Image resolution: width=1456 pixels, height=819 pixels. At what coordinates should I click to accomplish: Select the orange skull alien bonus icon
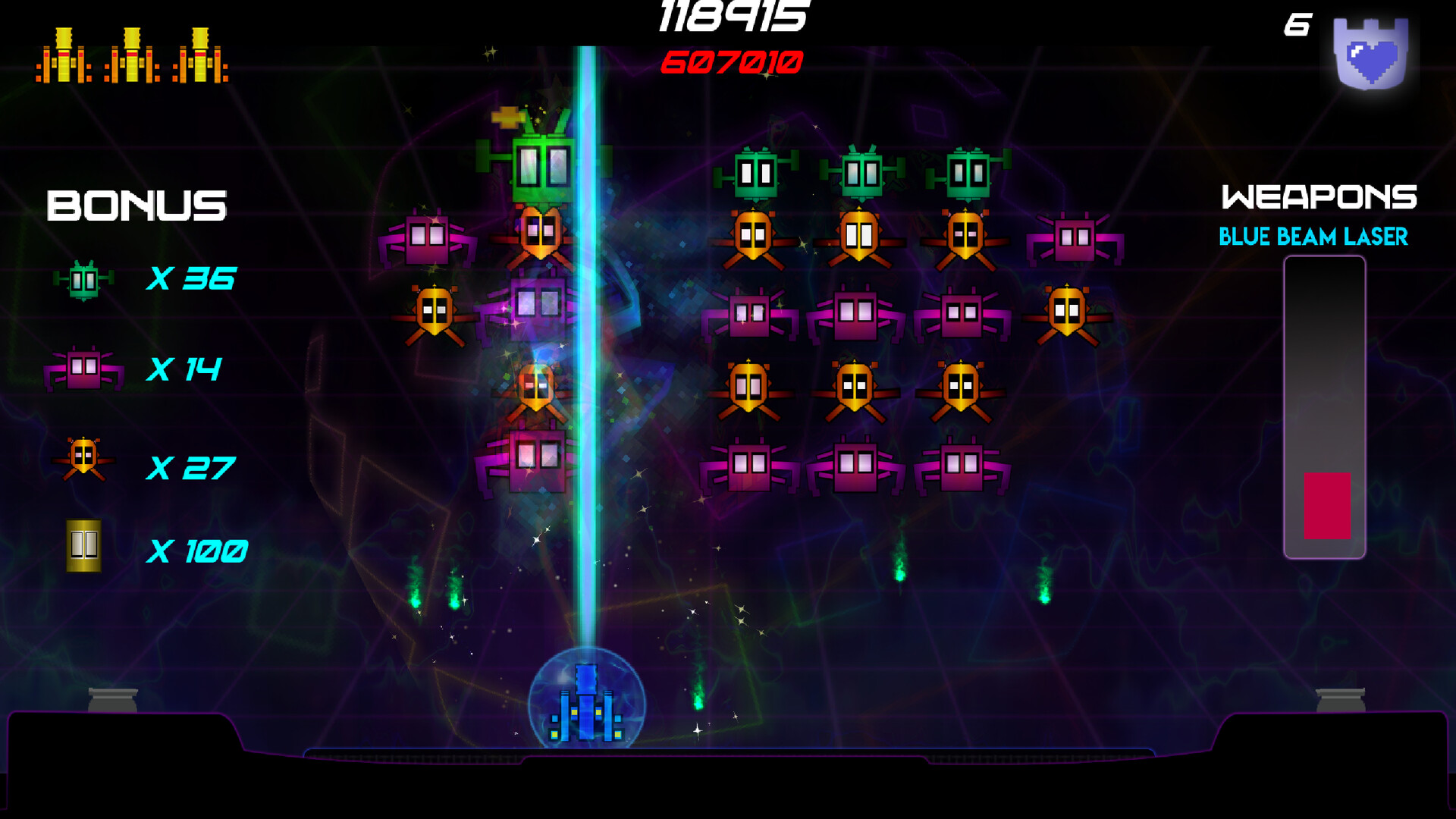(x=85, y=455)
